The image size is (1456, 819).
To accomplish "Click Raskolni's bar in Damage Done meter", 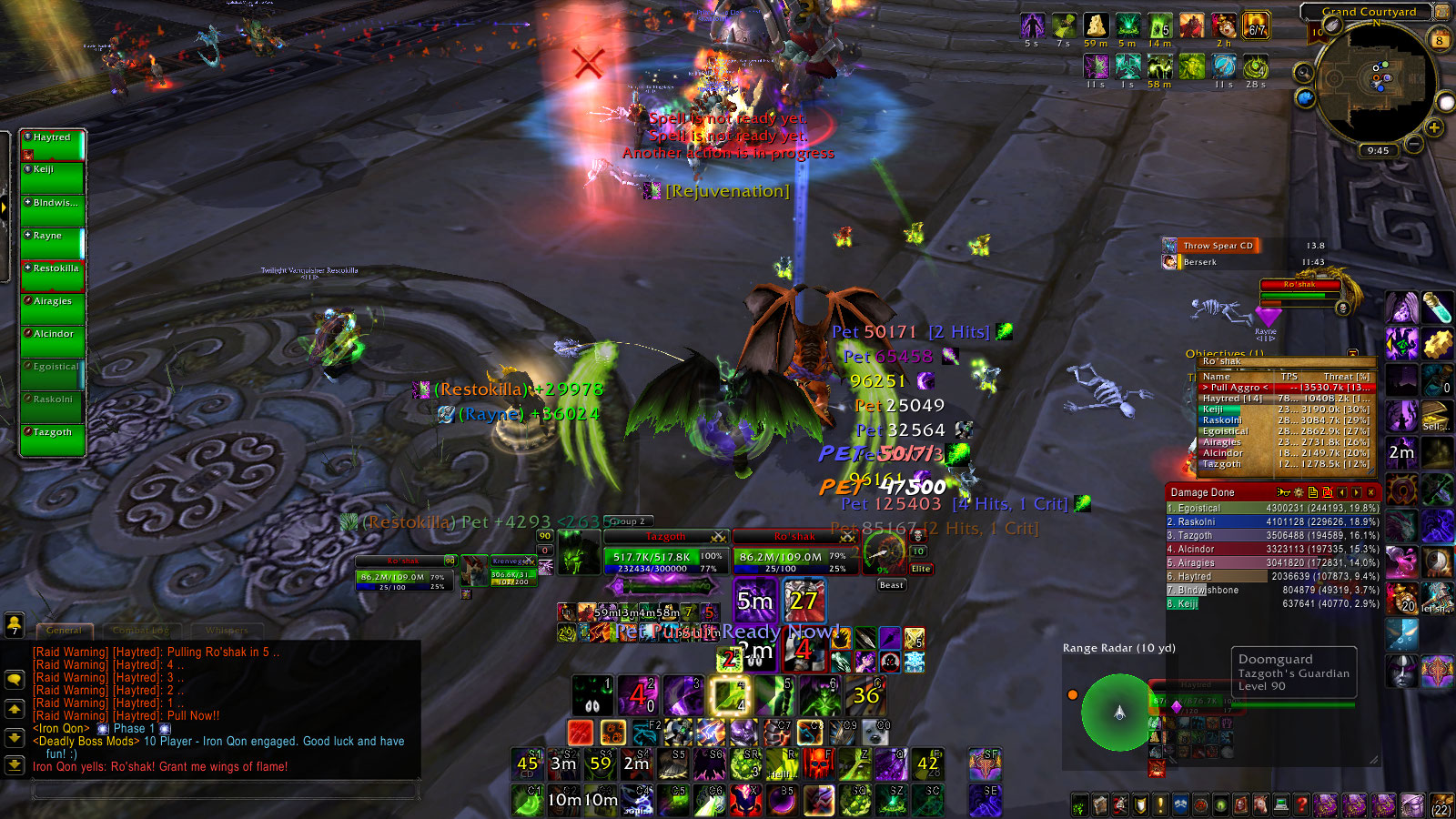I will [x=1272, y=522].
